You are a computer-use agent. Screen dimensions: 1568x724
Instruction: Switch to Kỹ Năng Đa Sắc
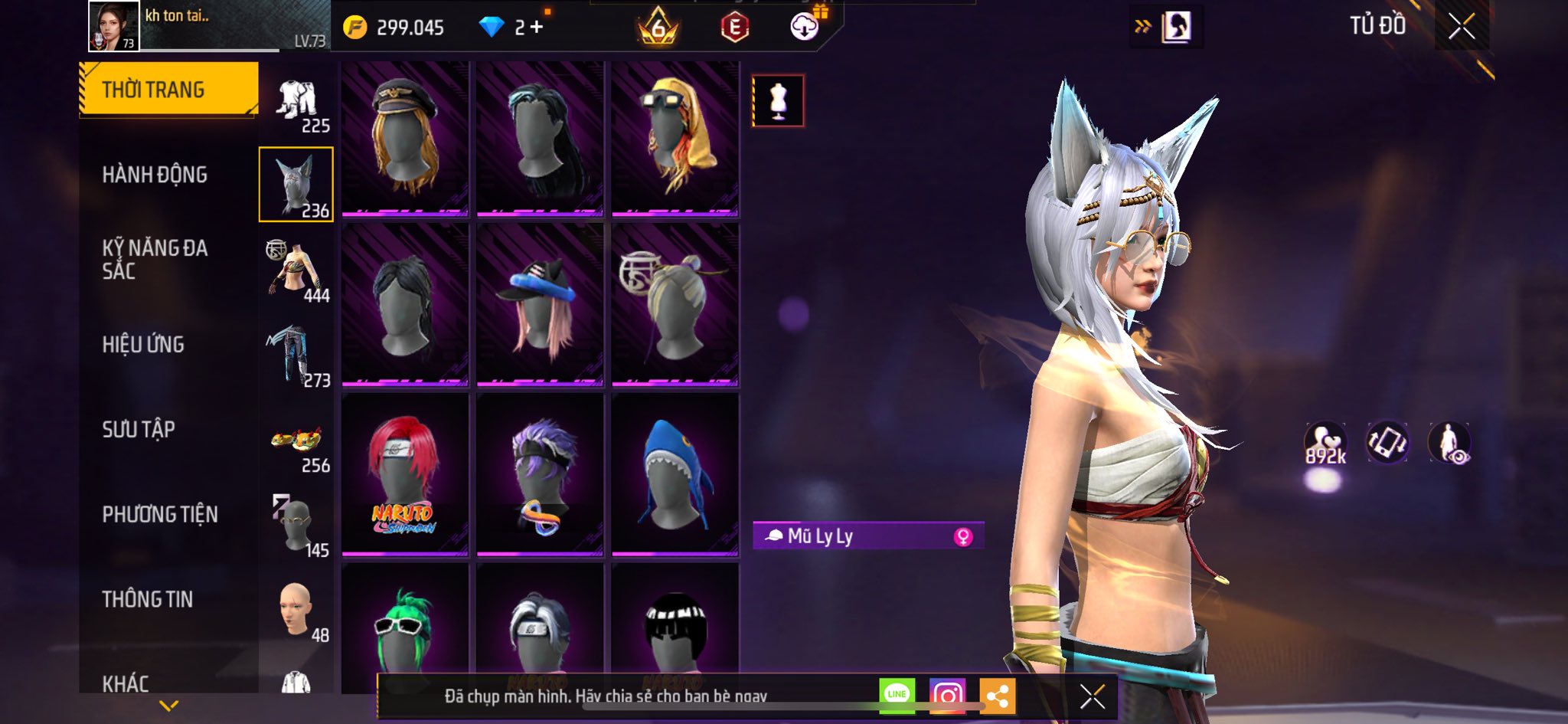(155, 259)
